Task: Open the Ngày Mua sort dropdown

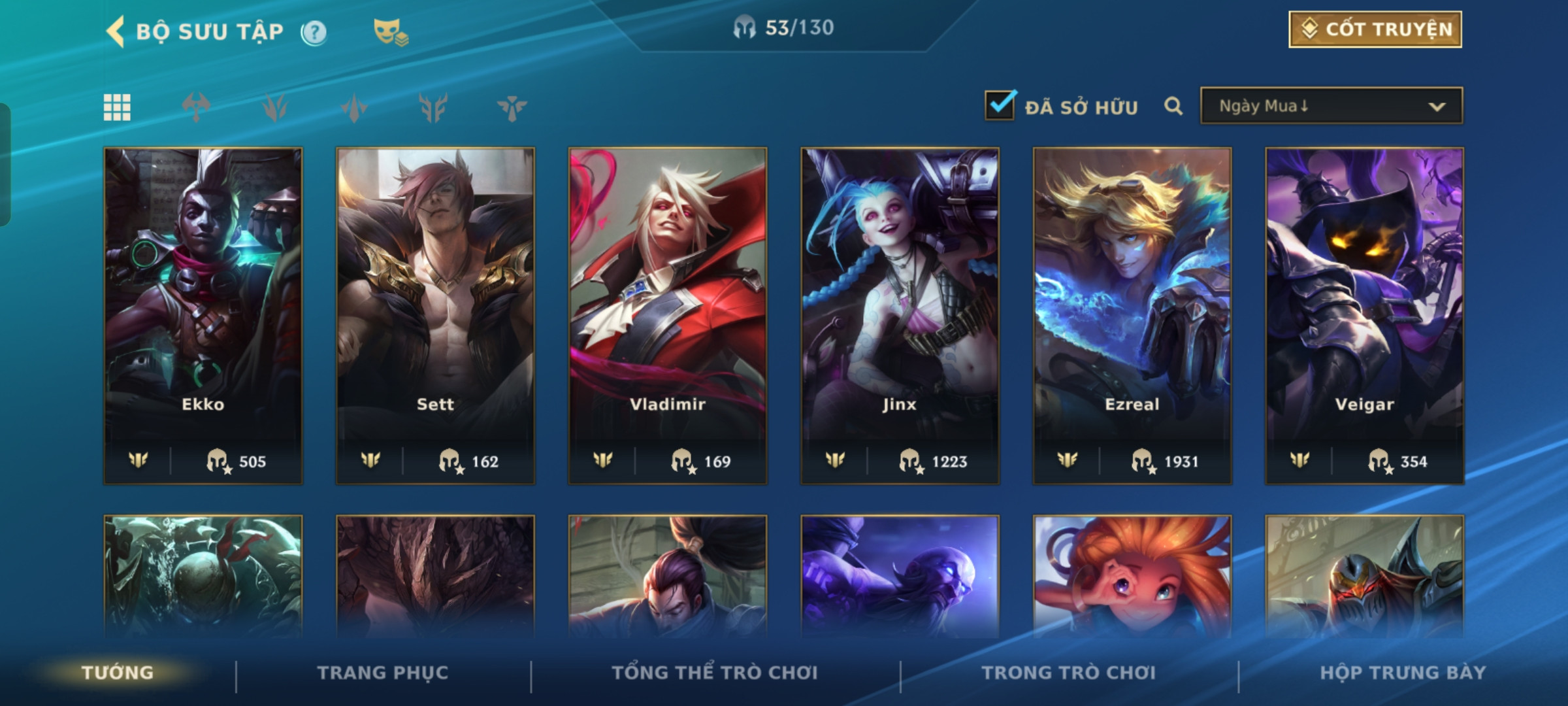Action: (1331, 106)
